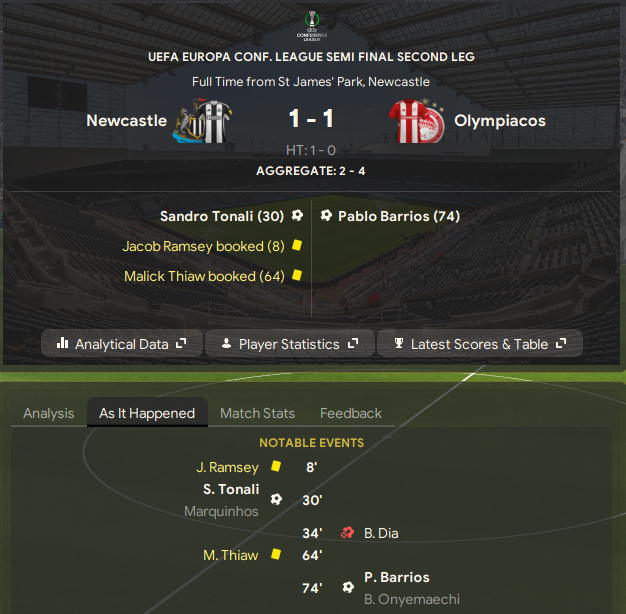Open Jacob Ramsey's booked entry

pos(203,246)
